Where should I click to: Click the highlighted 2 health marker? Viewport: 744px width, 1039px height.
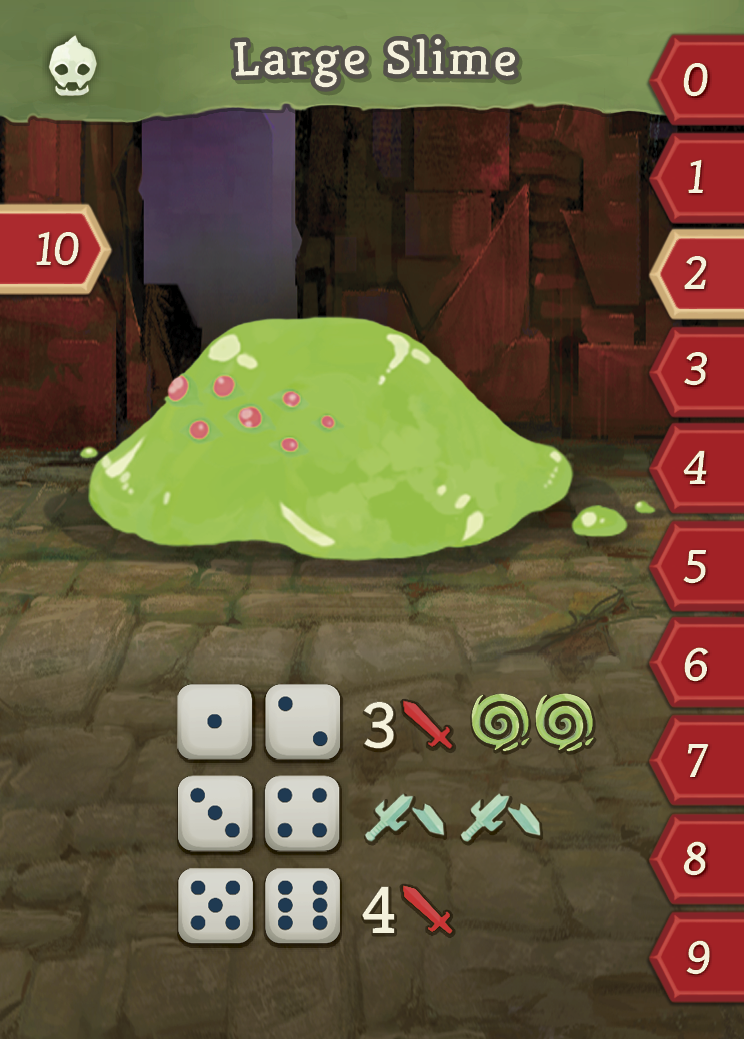697,274
